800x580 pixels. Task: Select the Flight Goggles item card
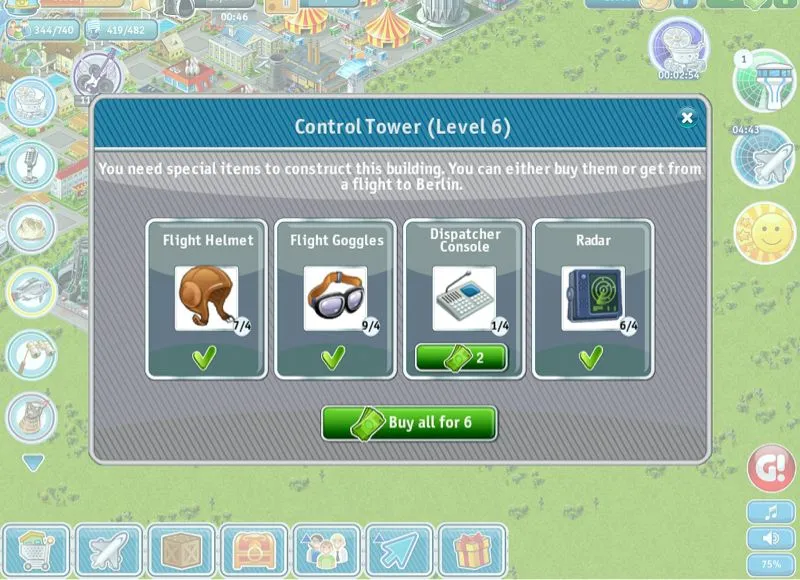[x=335, y=298]
